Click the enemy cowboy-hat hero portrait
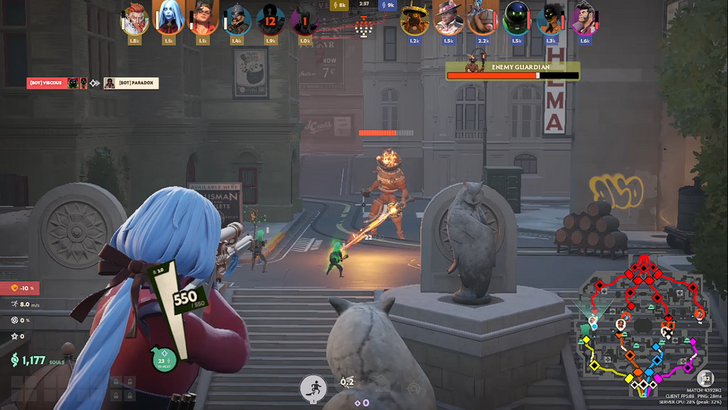 (447, 19)
